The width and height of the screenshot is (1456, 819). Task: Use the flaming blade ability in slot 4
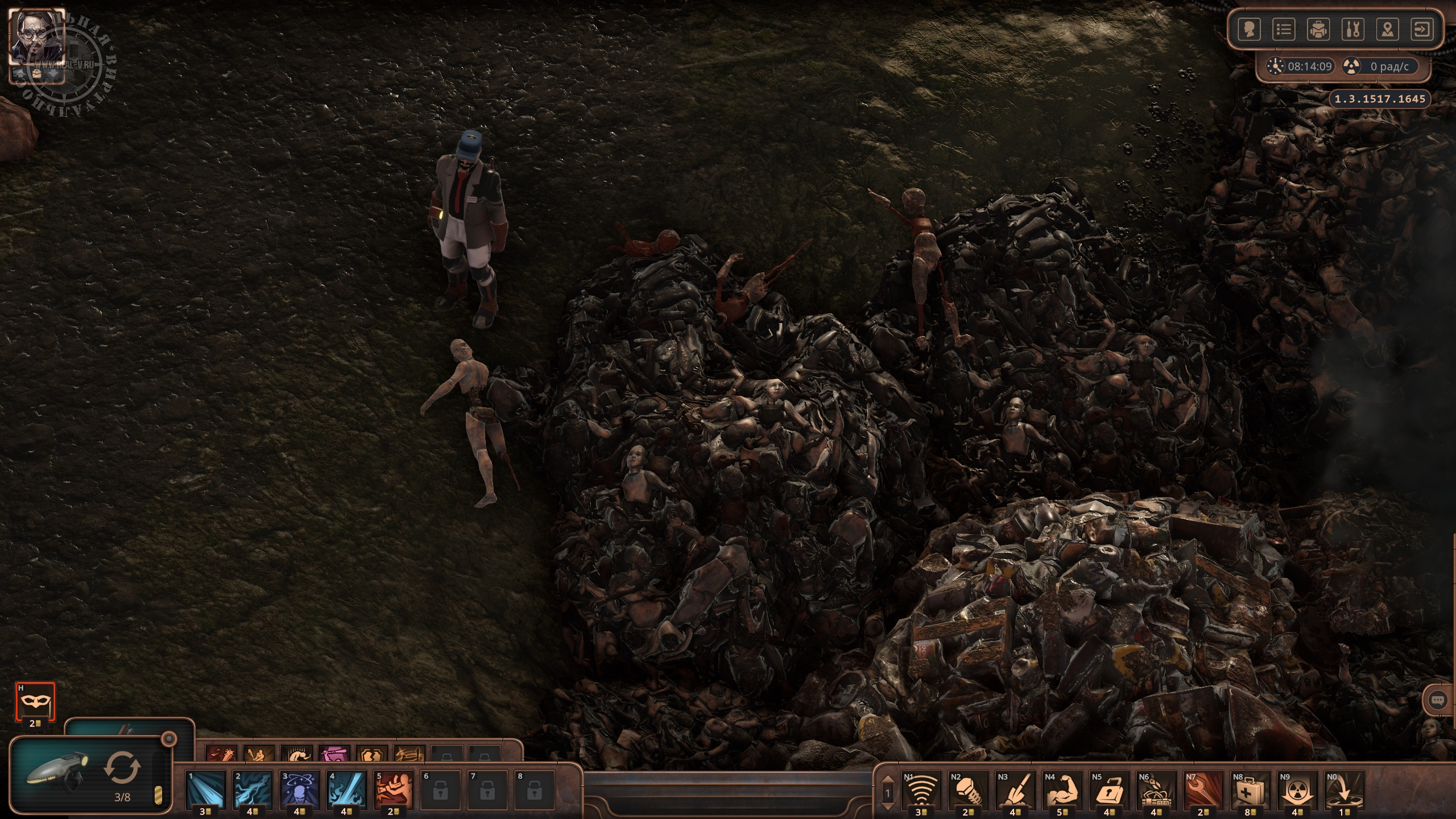[x=346, y=789]
